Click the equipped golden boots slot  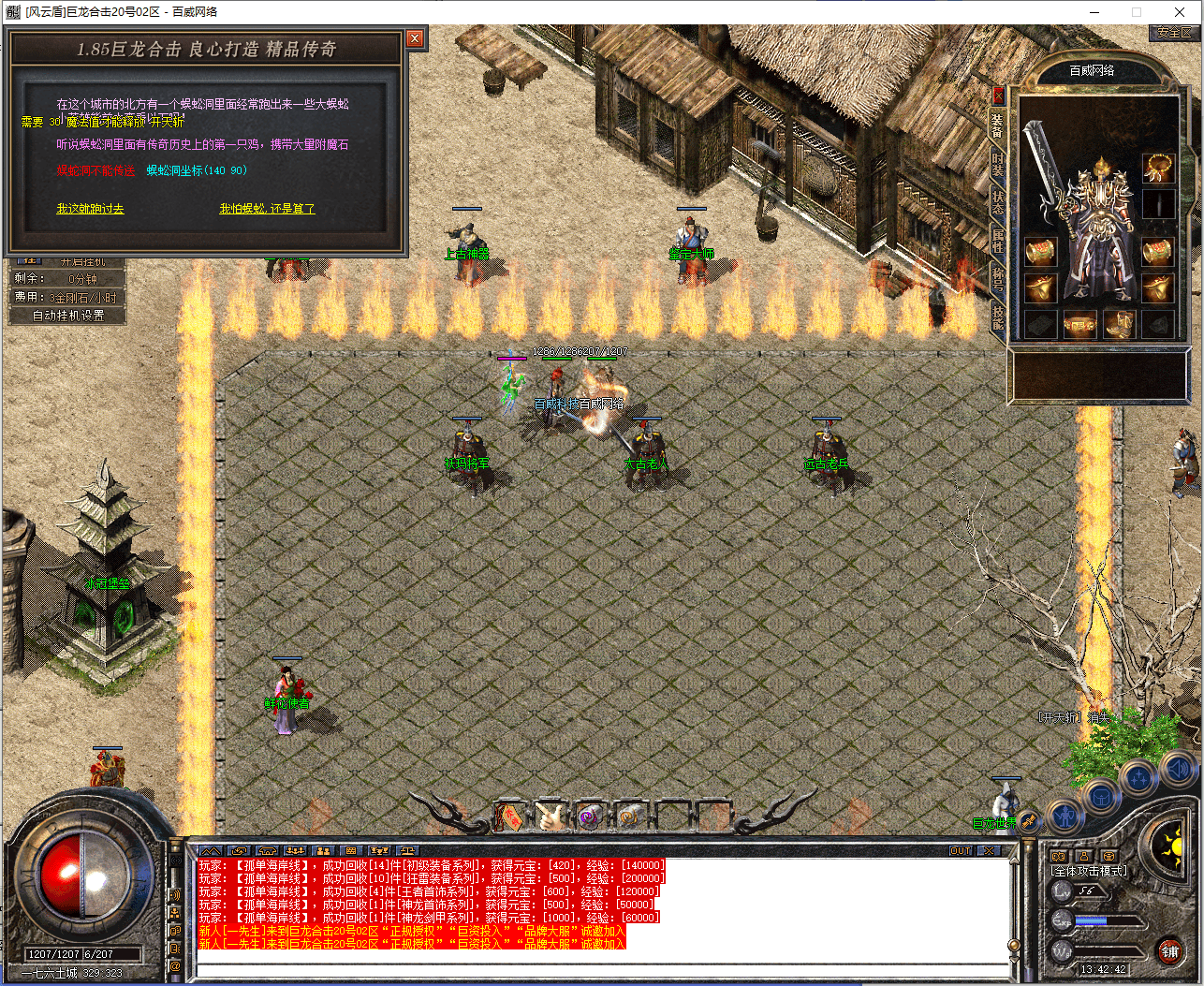[x=1119, y=324]
